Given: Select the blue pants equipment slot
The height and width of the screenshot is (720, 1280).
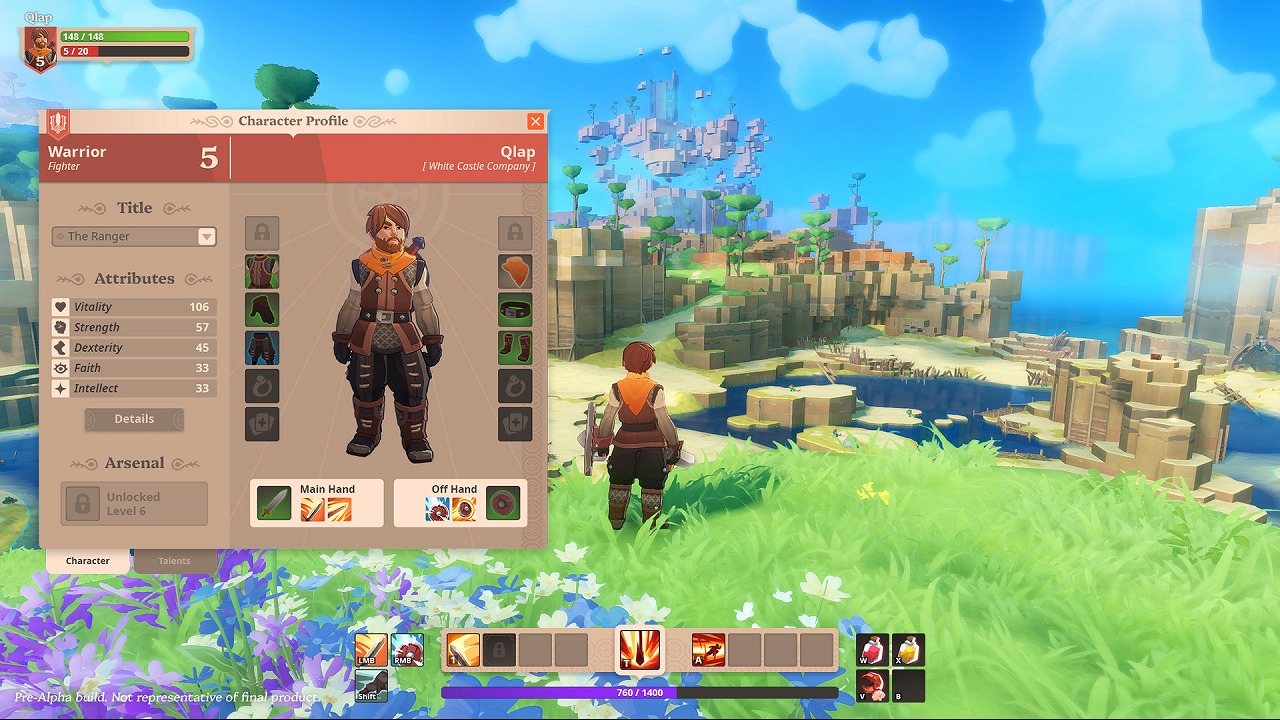Looking at the screenshot, I should coord(262,348).
